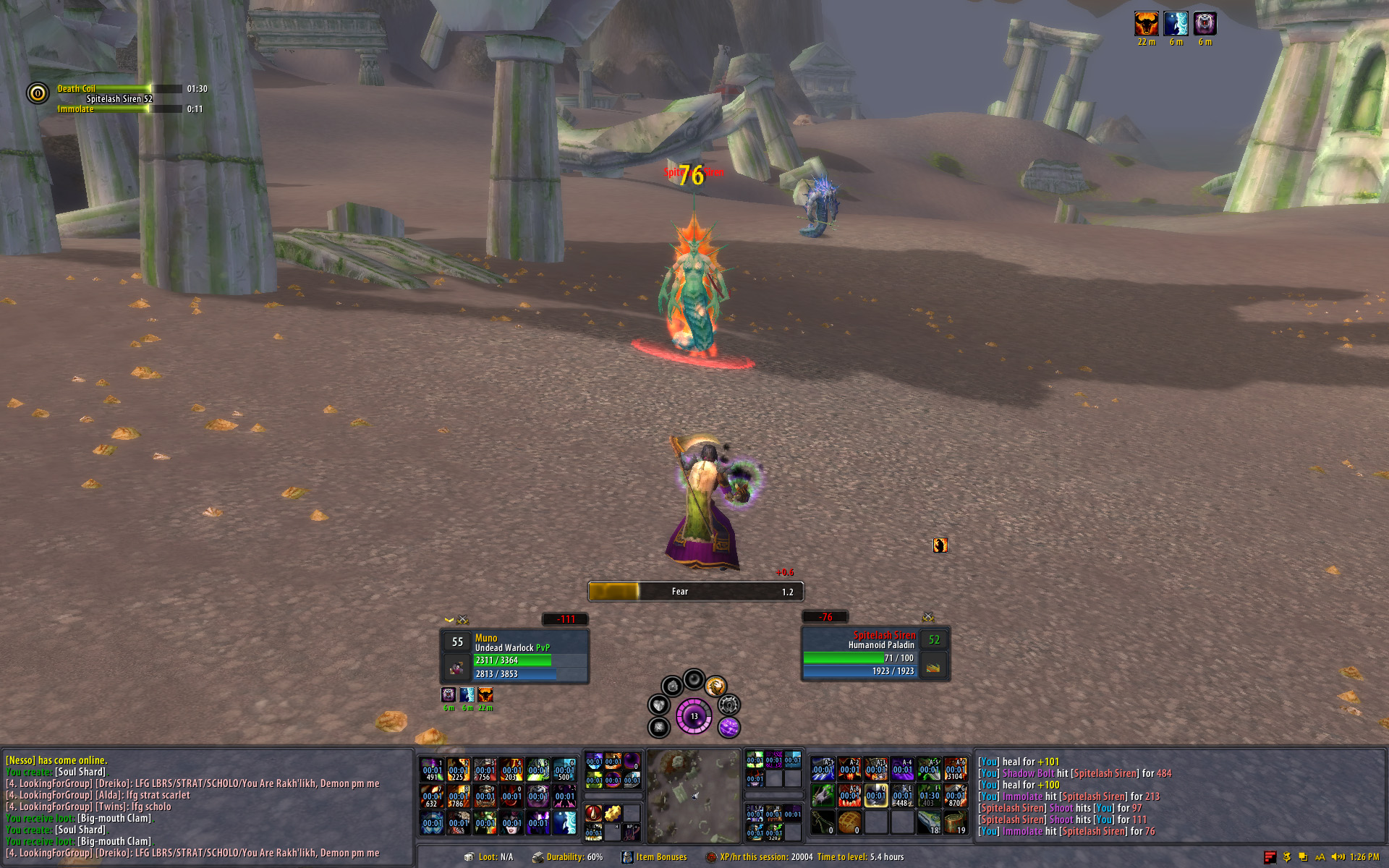Activate the action bar slot numbered 1
1389x868 pixels.
pyautogui.click(x=432, y=770)
